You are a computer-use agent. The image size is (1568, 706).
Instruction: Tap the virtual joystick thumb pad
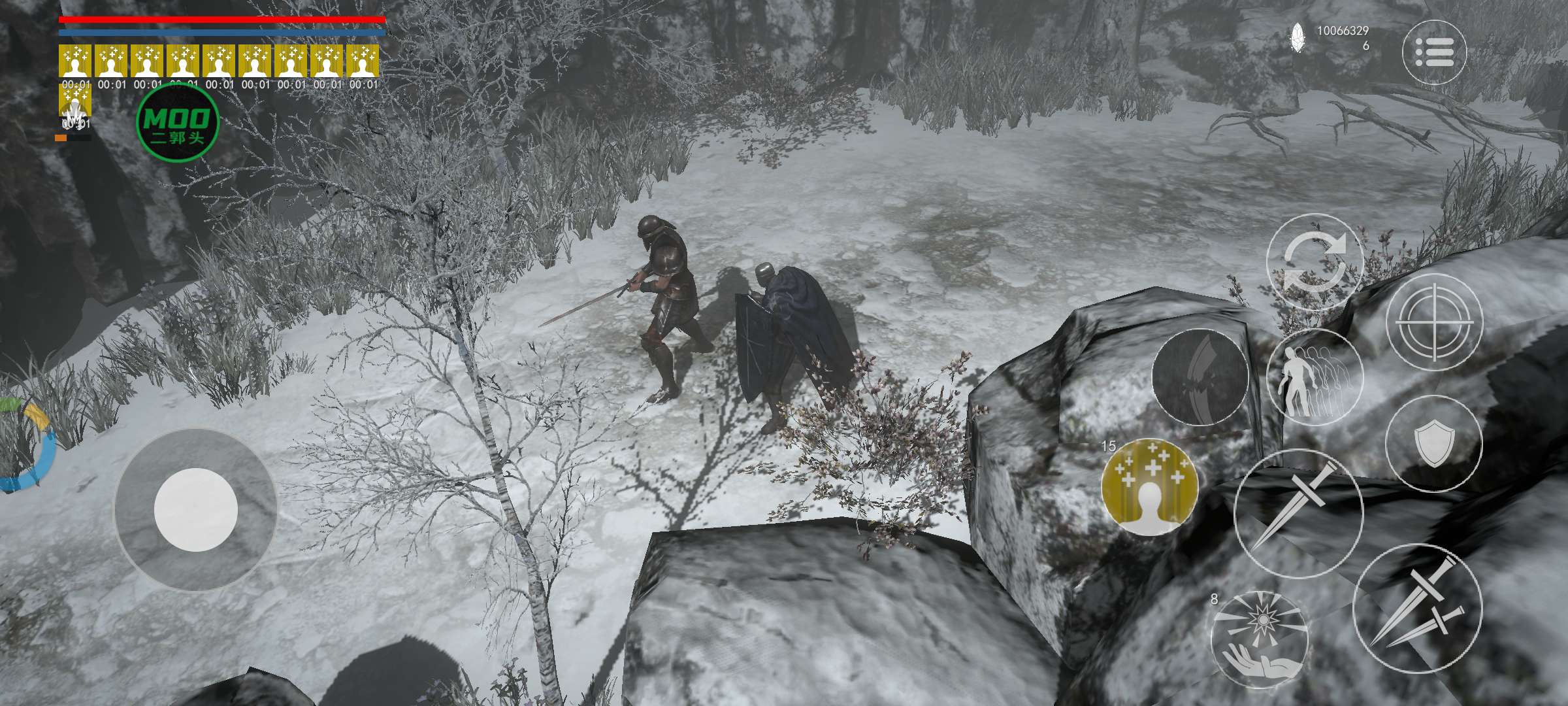pyautogui.click(x=195, y=509)
